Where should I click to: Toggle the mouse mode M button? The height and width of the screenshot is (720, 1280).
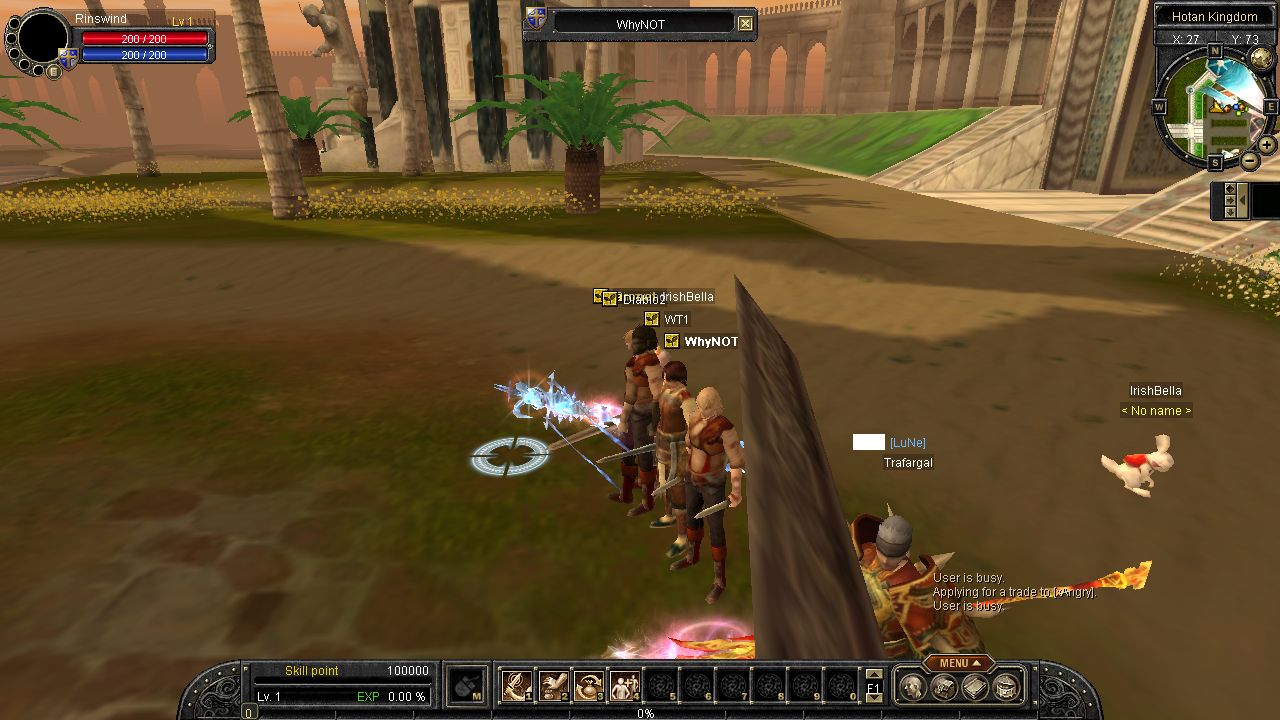pos(465,686)
